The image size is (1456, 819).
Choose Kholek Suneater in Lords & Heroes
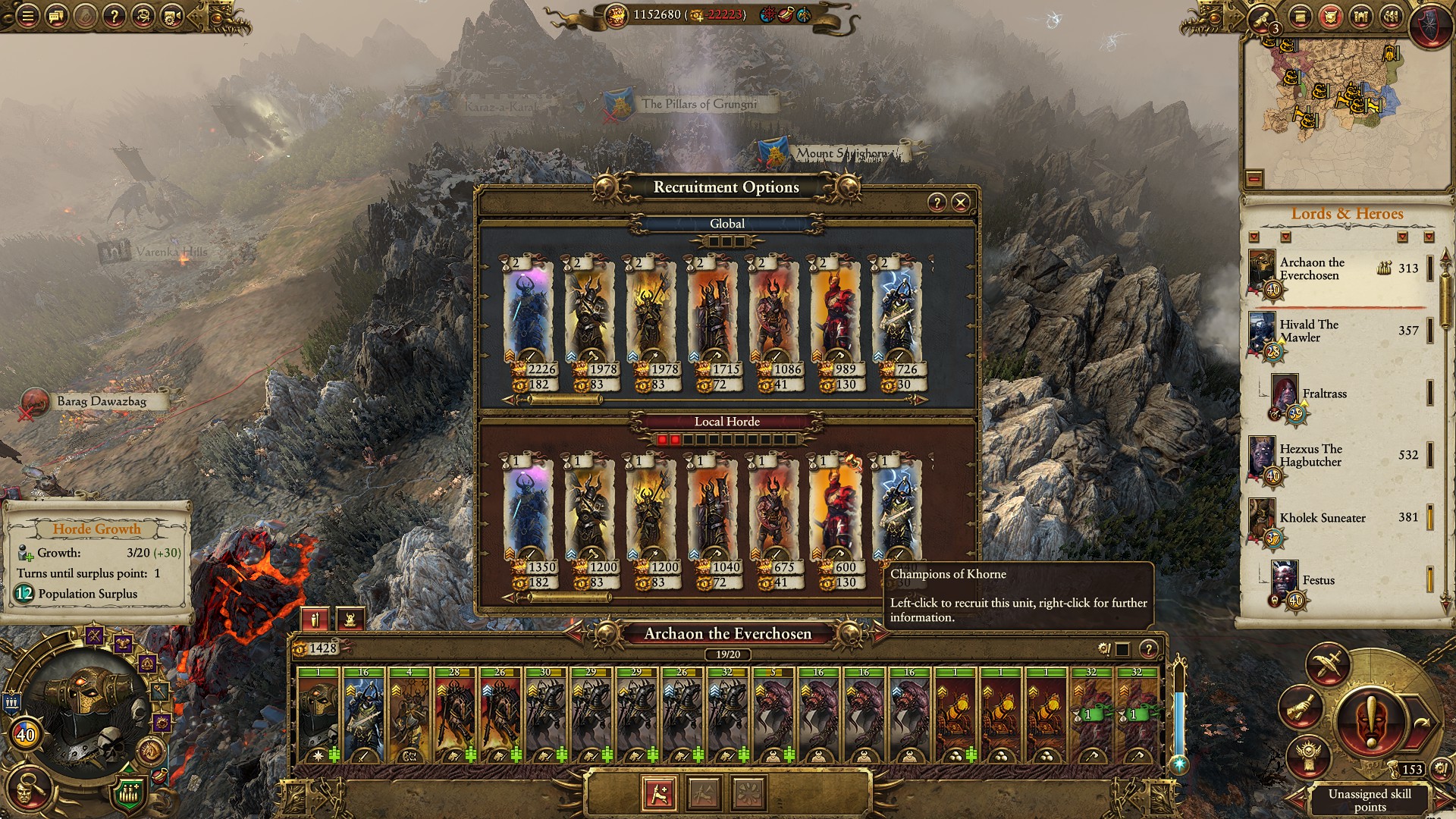[1322, 518]
